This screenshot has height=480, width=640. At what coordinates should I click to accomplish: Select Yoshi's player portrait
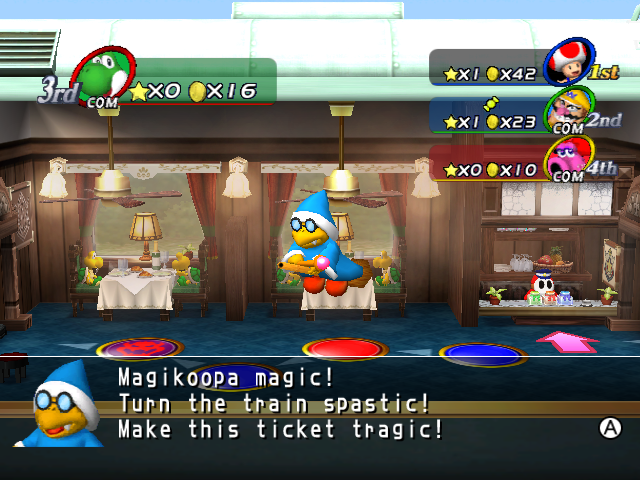click(100, 74)
